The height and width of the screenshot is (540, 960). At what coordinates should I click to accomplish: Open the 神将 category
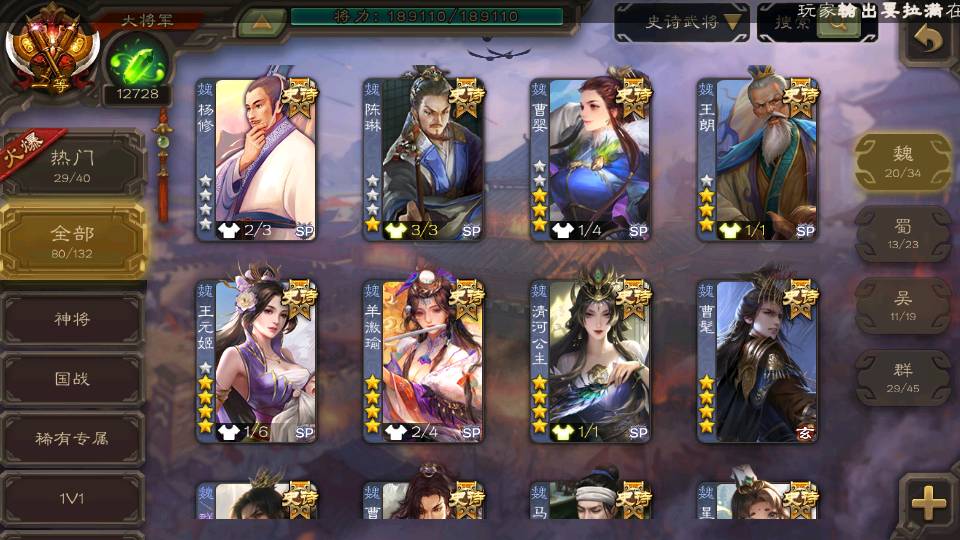(72, 319)
